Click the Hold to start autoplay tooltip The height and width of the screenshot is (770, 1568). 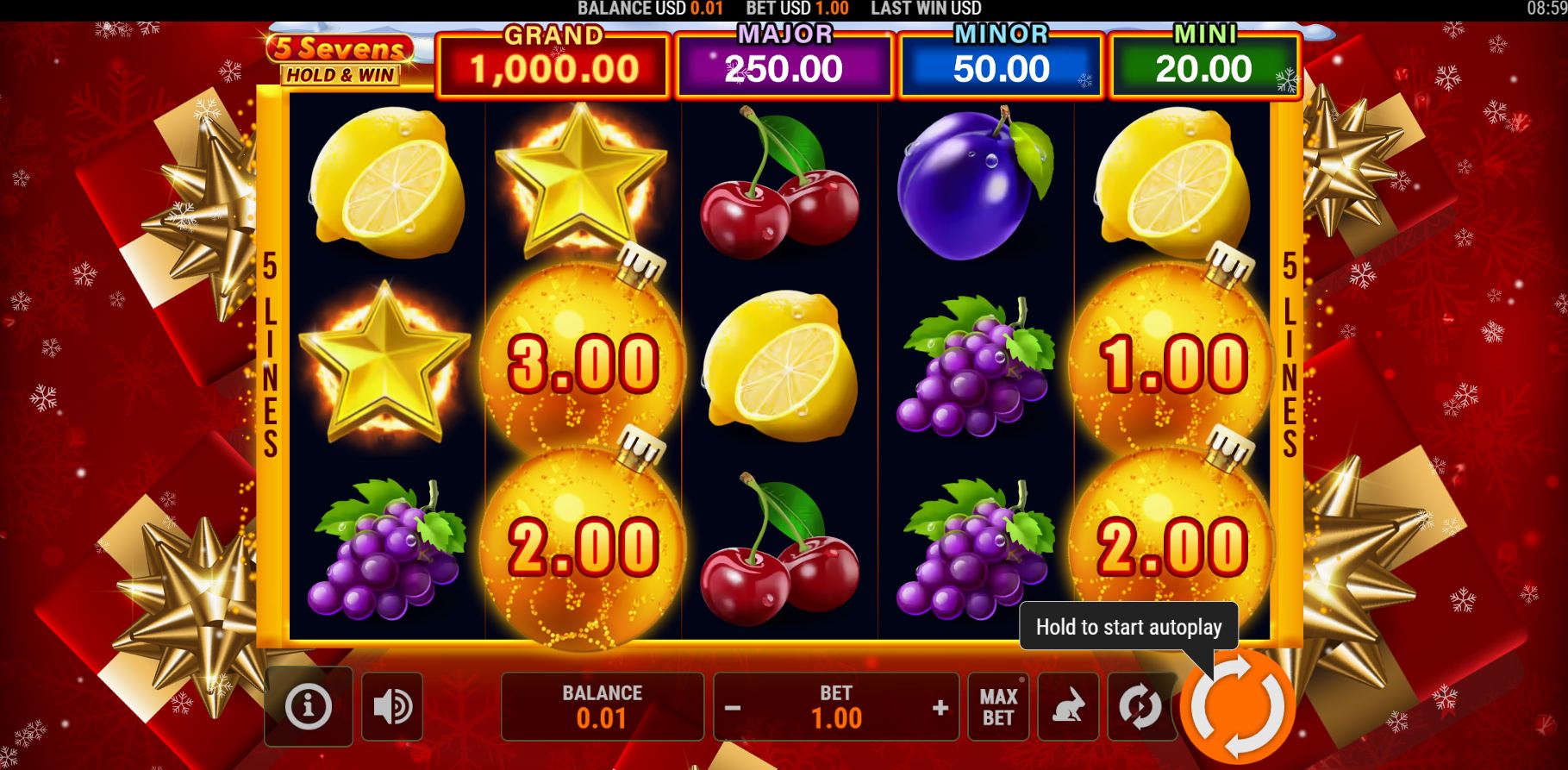1129,627
